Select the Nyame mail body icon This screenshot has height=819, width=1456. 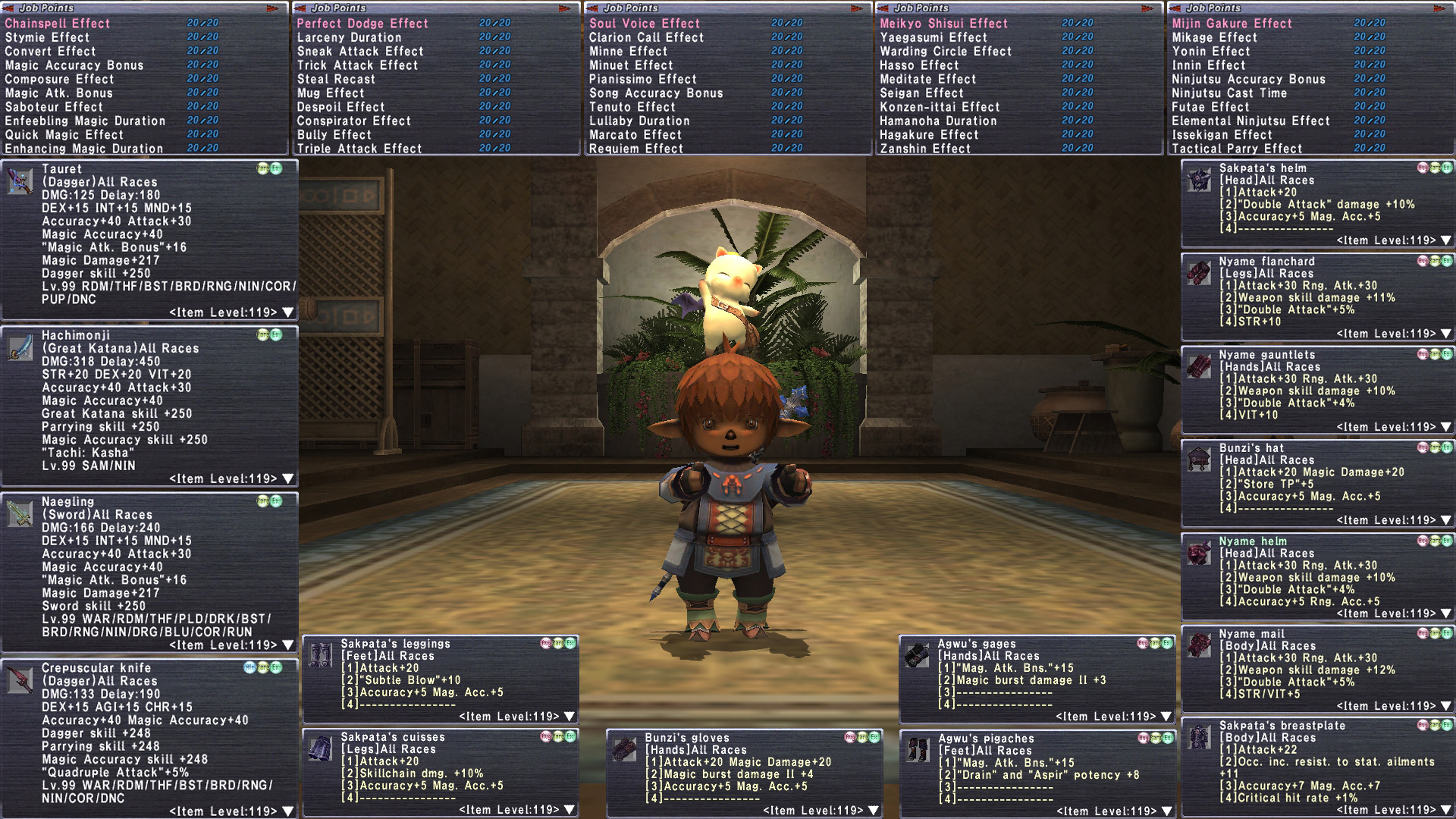pos(1199,645)
